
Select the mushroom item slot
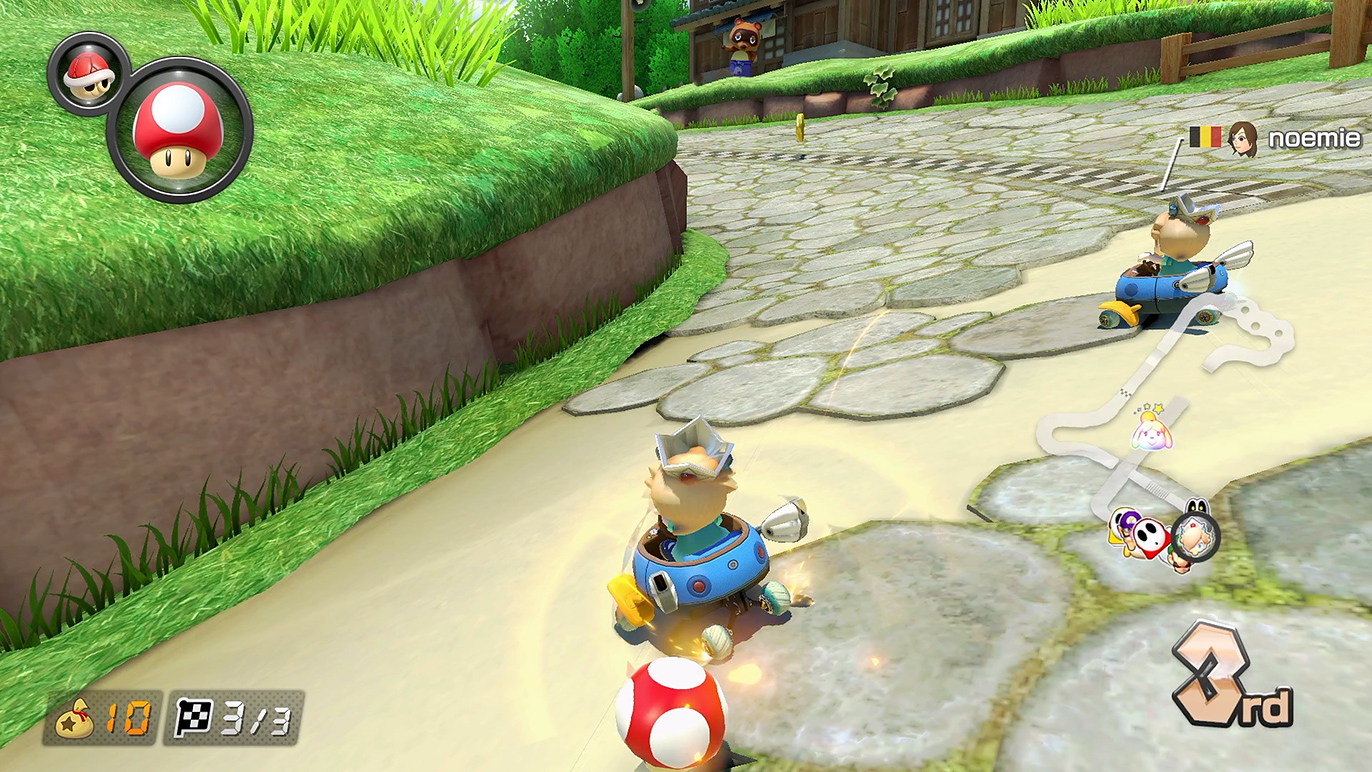pyautogui.click(x=179, y=129)
